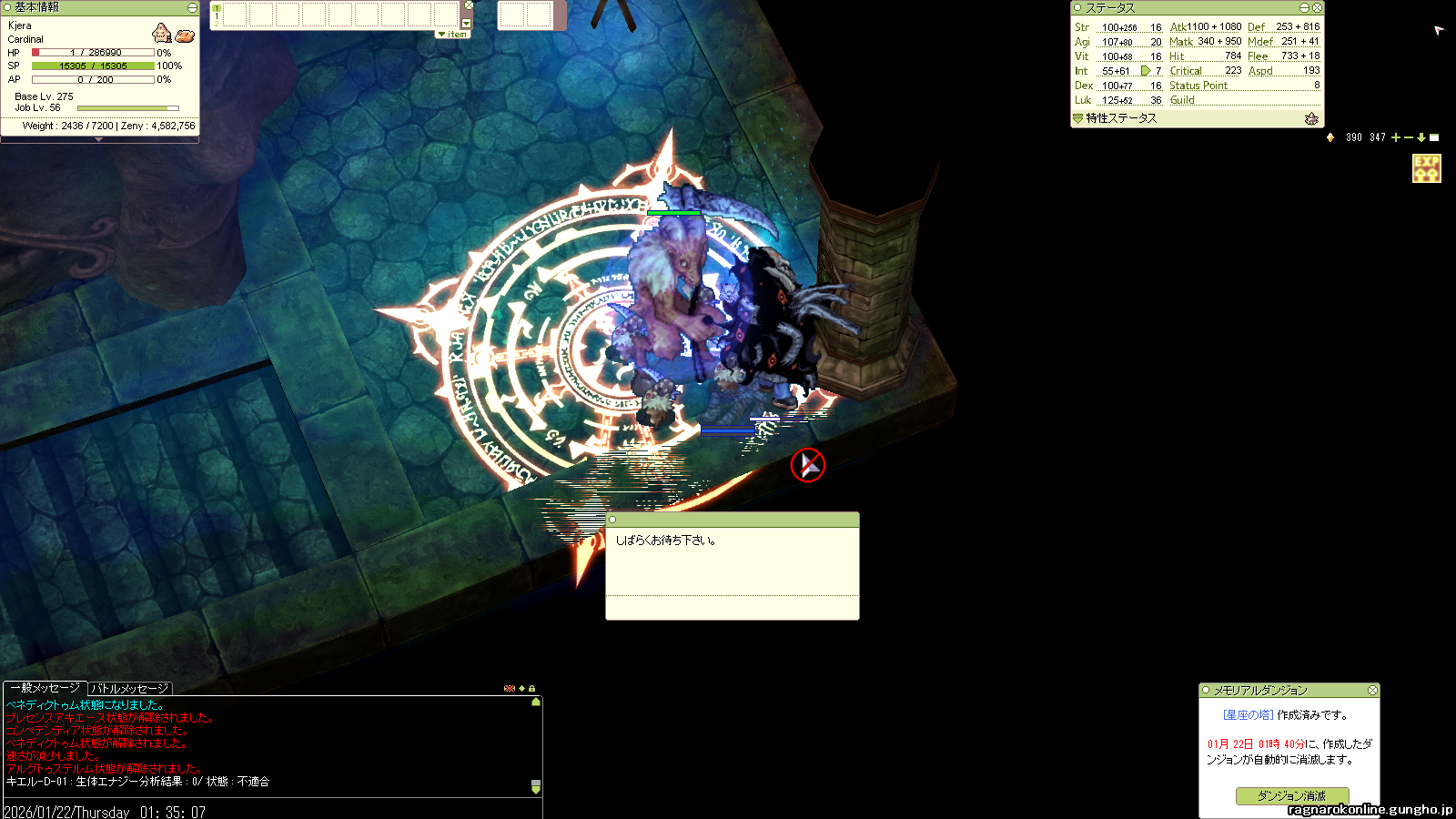Zoom out the minimap with minus
Screen dimensions: 1456x819
(1409, 137)
